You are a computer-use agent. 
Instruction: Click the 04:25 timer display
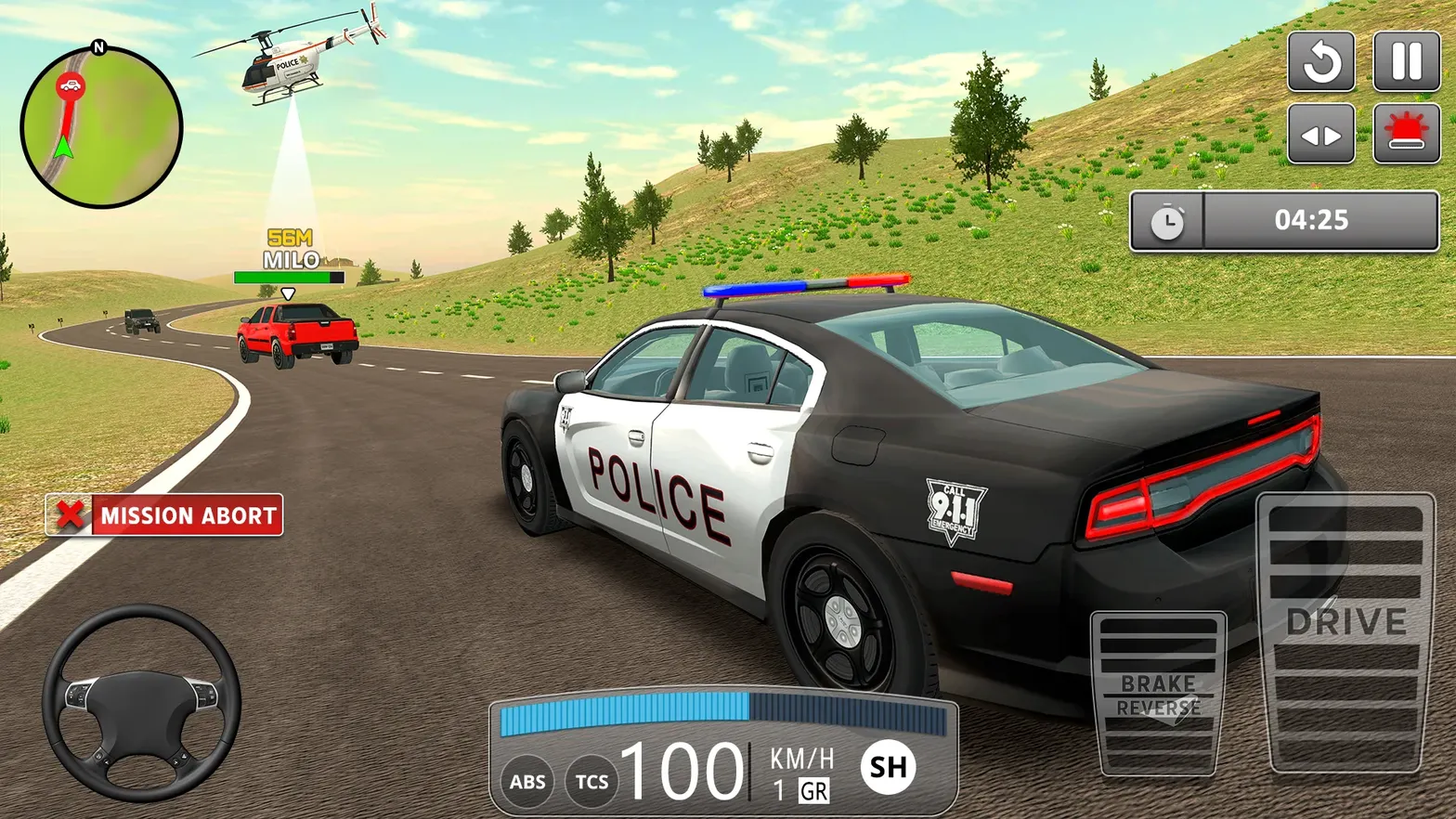tap(1315, 221)
